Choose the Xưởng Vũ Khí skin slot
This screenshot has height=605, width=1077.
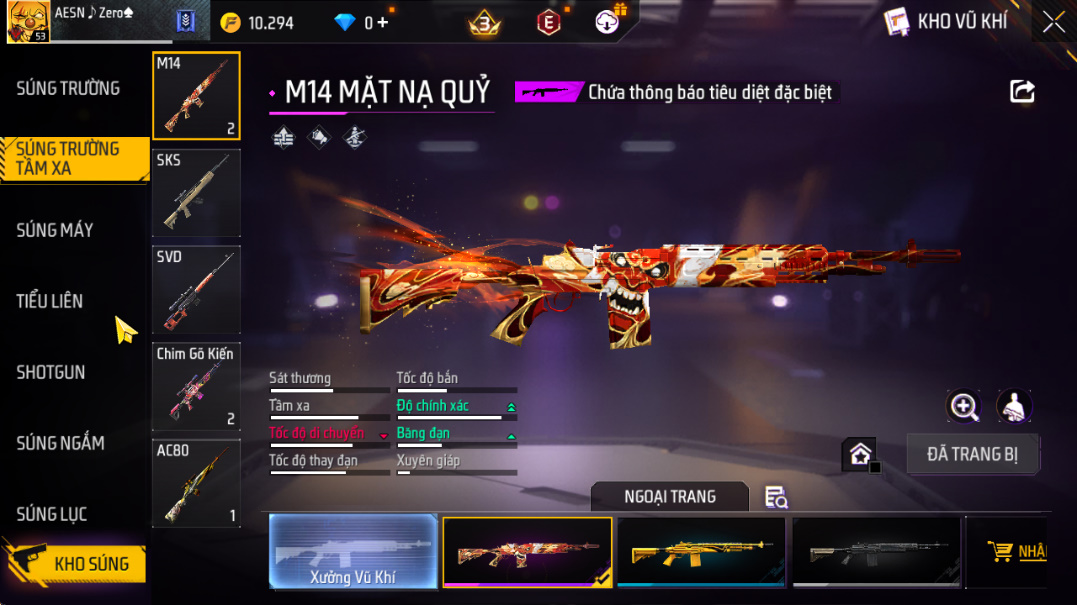tap(353, 551)
